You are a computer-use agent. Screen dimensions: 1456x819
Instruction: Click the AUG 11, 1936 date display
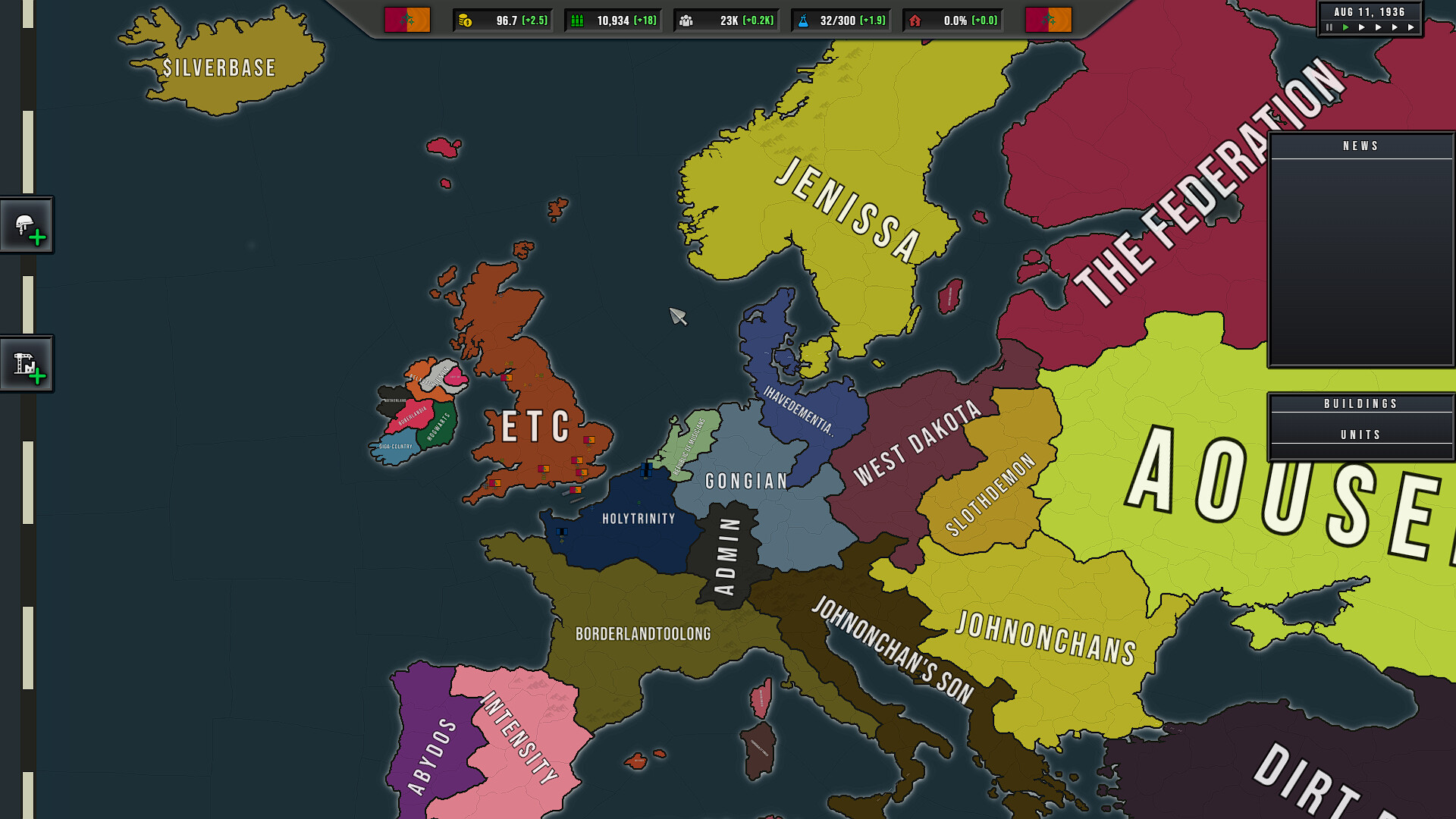tap(1369, 11)
